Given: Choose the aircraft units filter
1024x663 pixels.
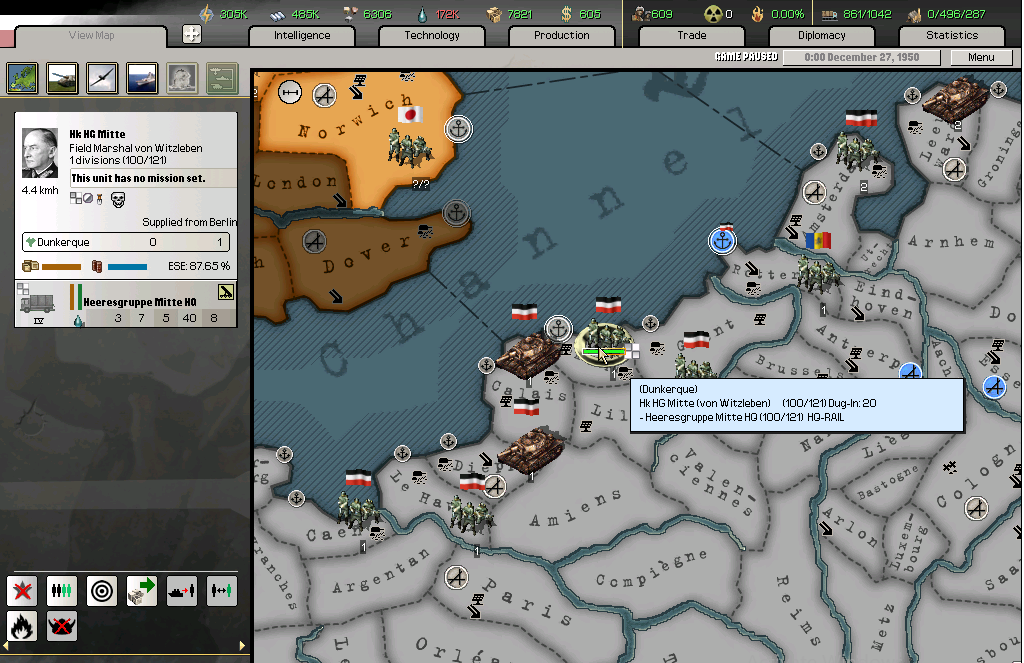Looking at the screenshot, I should click(x=102, y=77).
